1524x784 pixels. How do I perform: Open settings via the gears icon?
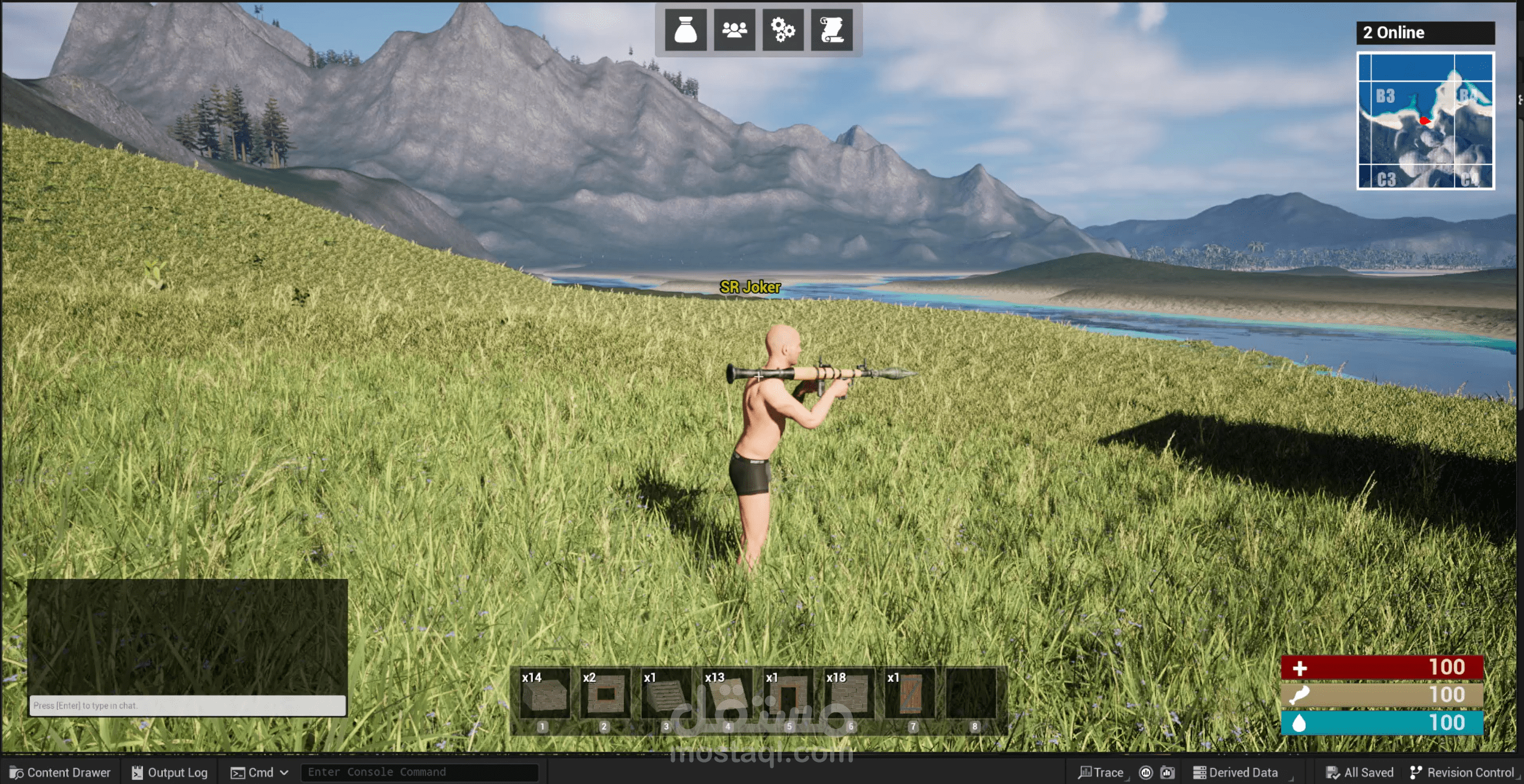tap(783, 30)
